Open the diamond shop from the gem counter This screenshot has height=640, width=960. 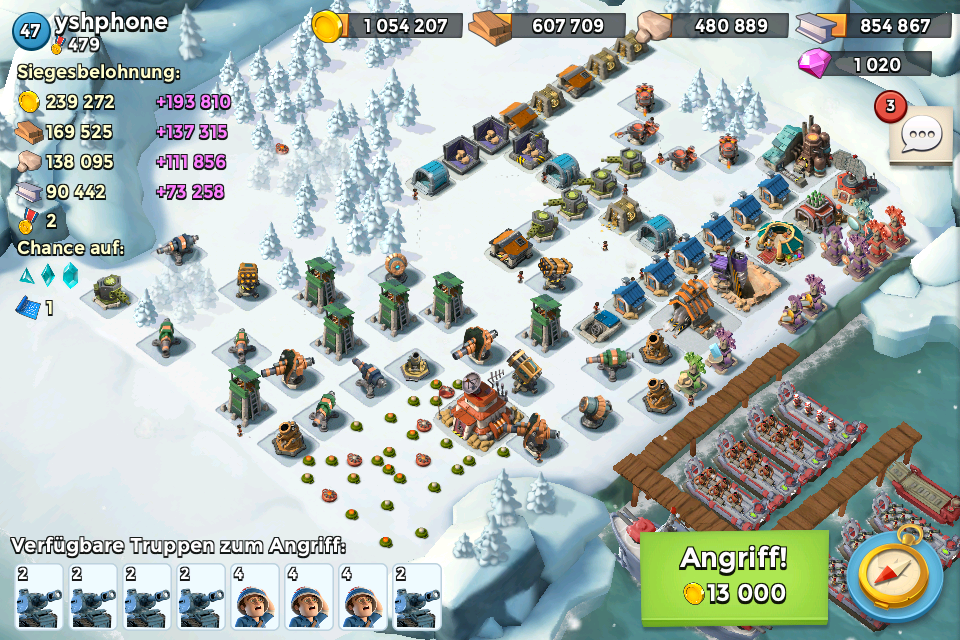865,64
